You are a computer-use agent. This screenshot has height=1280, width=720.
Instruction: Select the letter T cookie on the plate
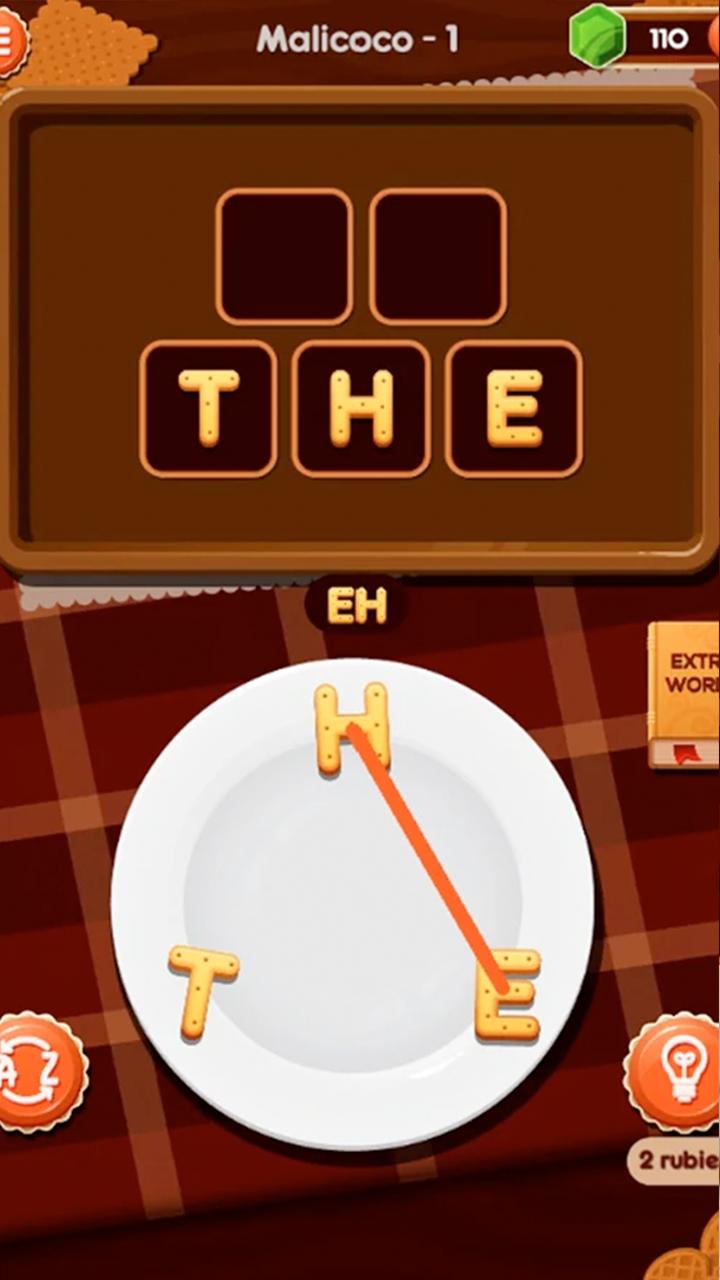coord(203,990)
